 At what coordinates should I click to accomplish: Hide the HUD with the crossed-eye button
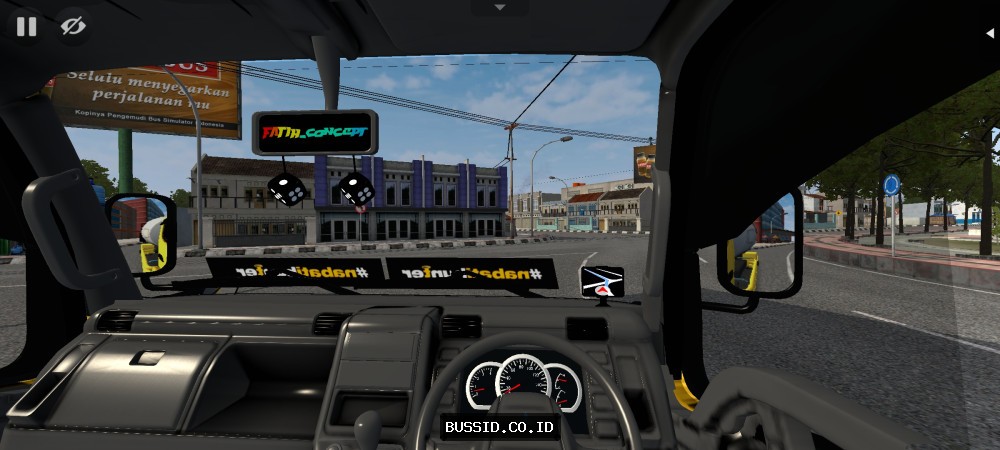(x=73, y=26)
